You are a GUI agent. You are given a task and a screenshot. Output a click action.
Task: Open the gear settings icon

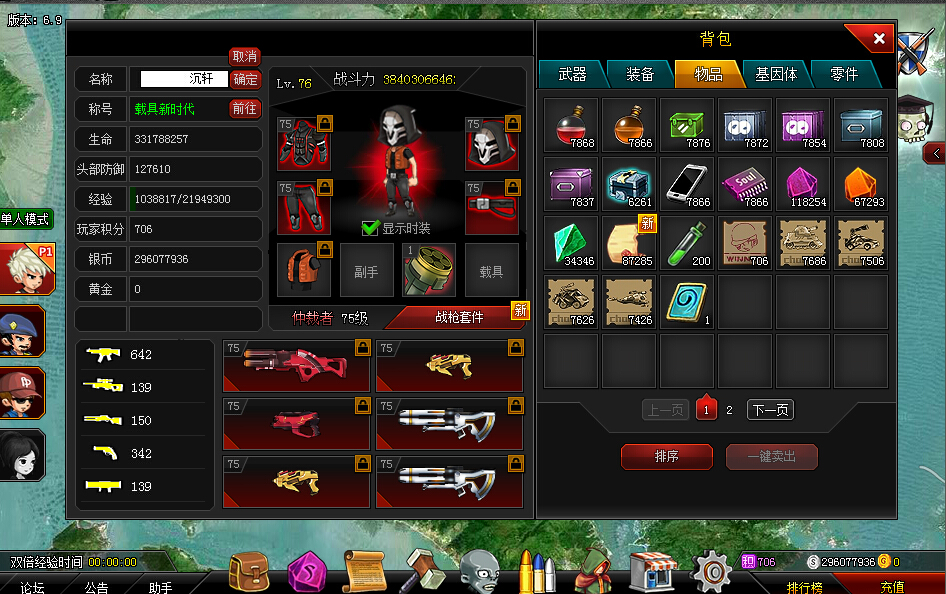coord(713,571)
